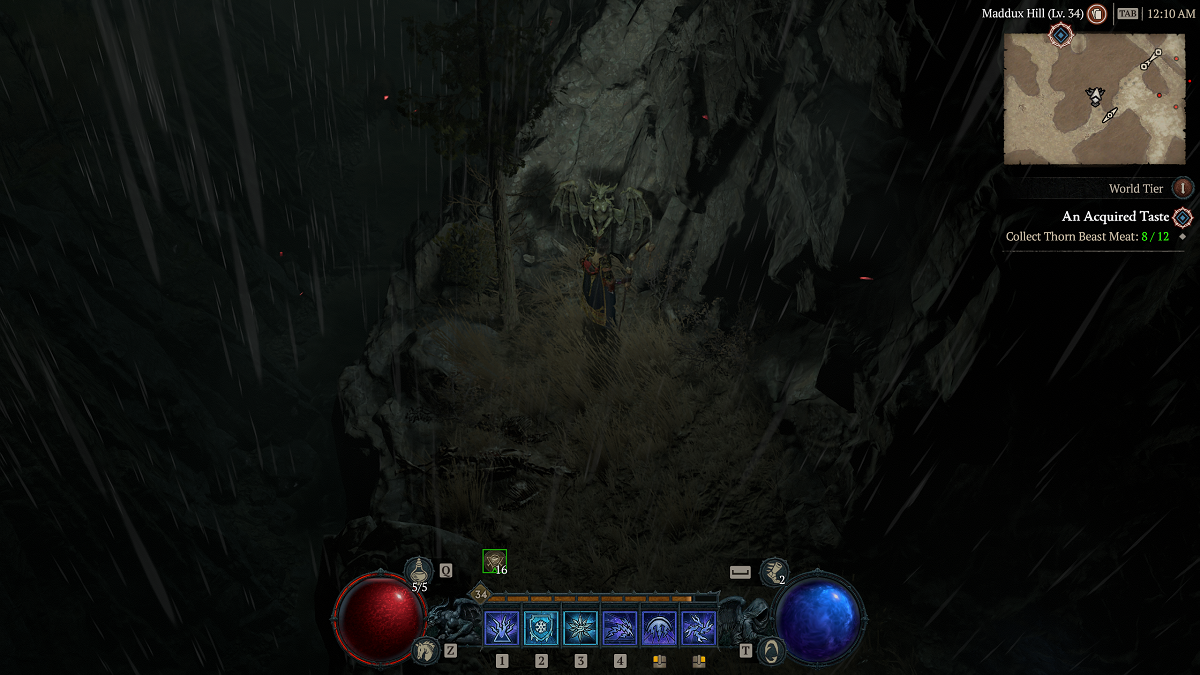Activate the branching lightning tree skill
This screenshot has height=675, width=1200.
(501, 628)
